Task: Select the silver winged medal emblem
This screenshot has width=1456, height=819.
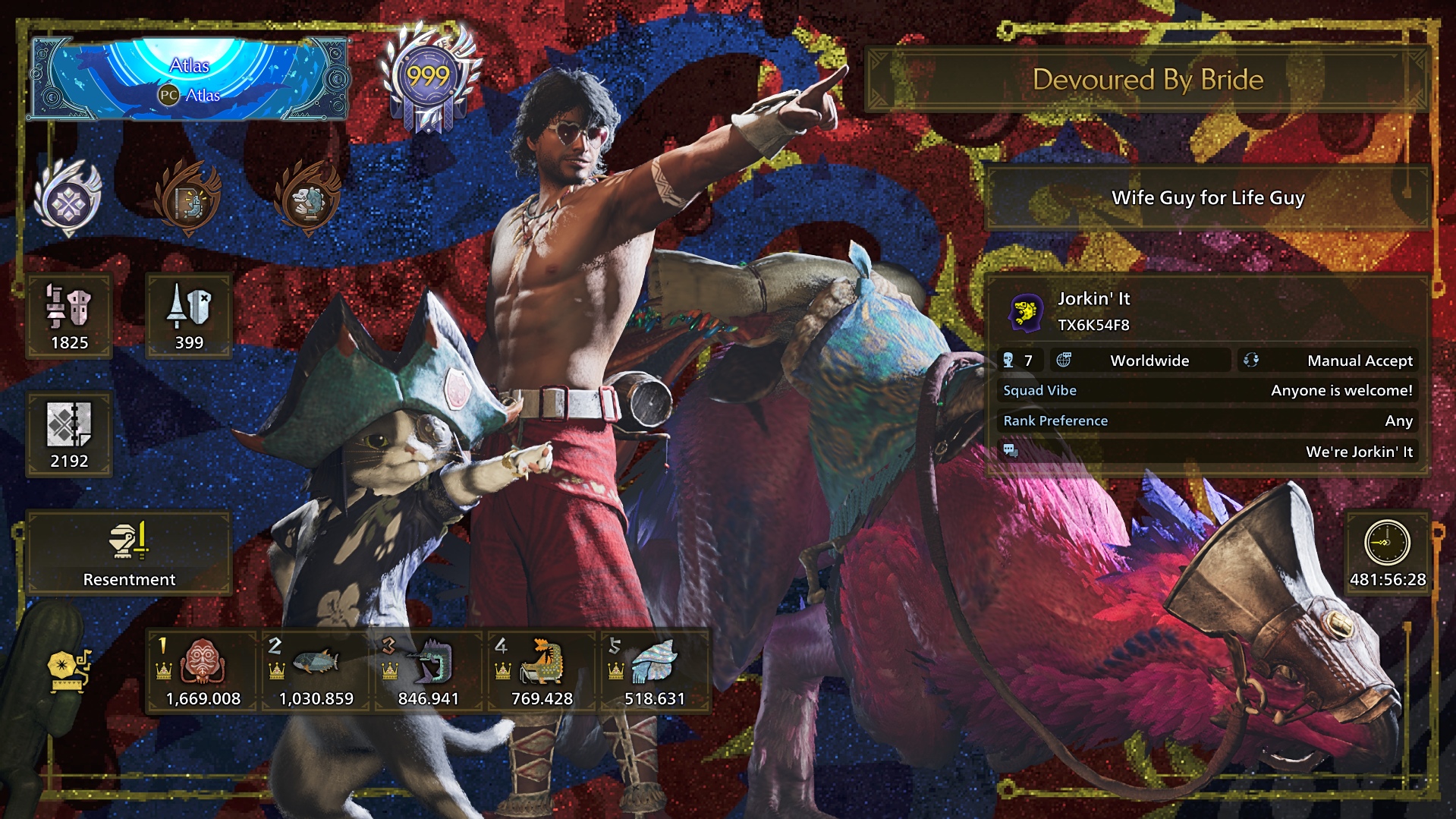Action: [x=68, y=199]
